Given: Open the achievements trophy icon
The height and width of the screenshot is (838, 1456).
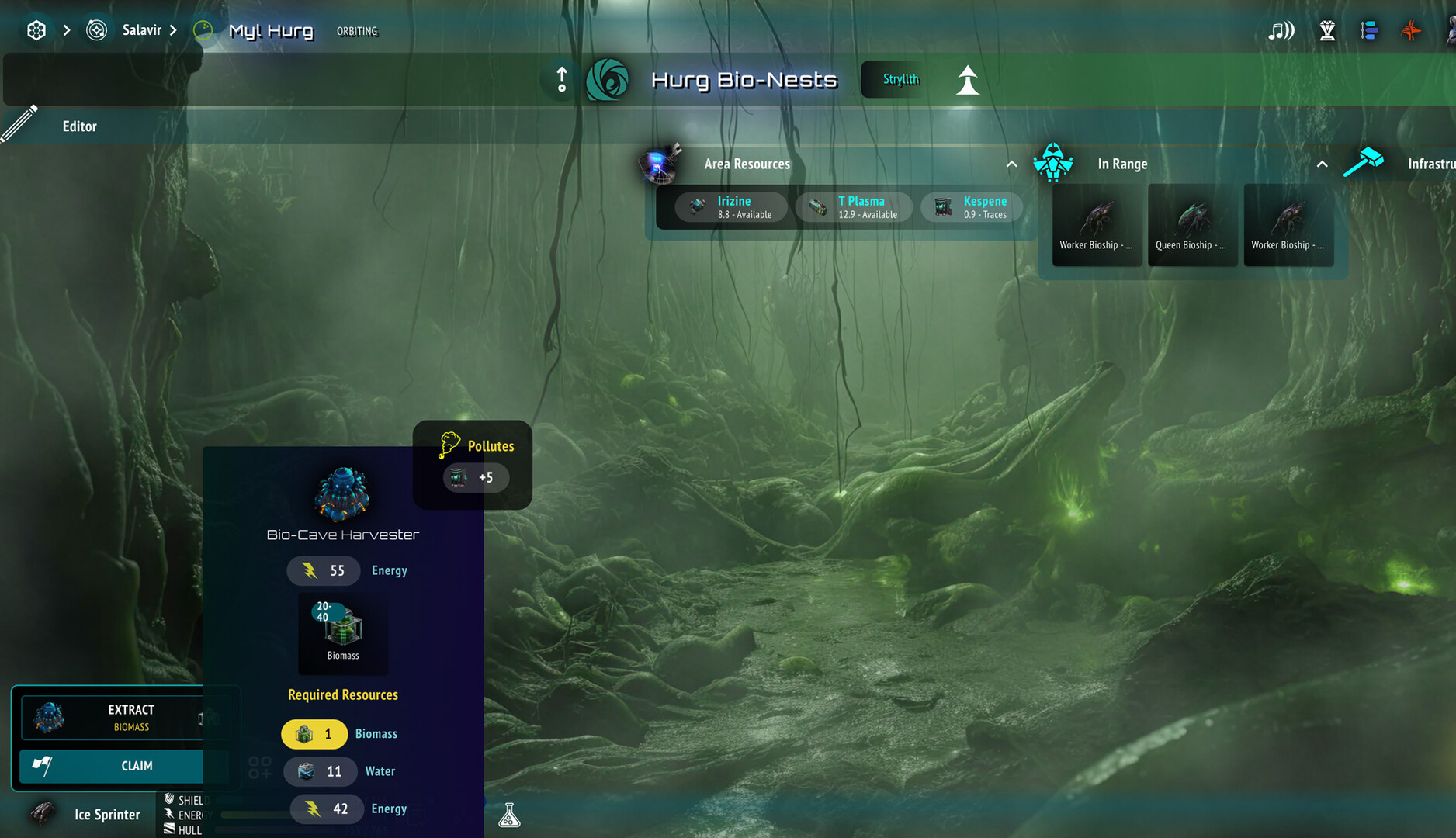Looking at the screenshot, I should pyautogui.click(x=1327, y=30).
